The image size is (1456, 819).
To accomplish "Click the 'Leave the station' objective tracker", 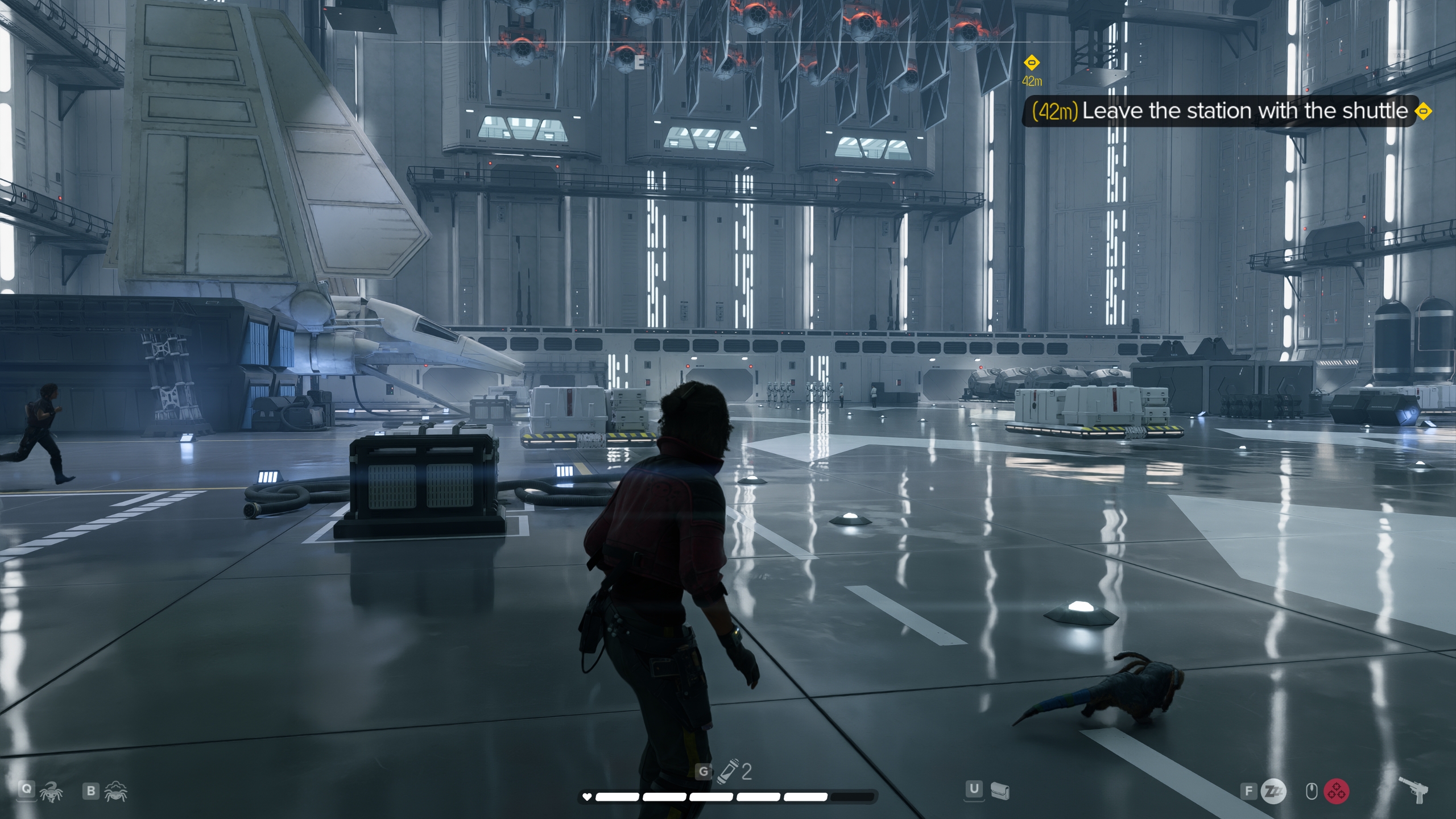I will coord(1231,111).
